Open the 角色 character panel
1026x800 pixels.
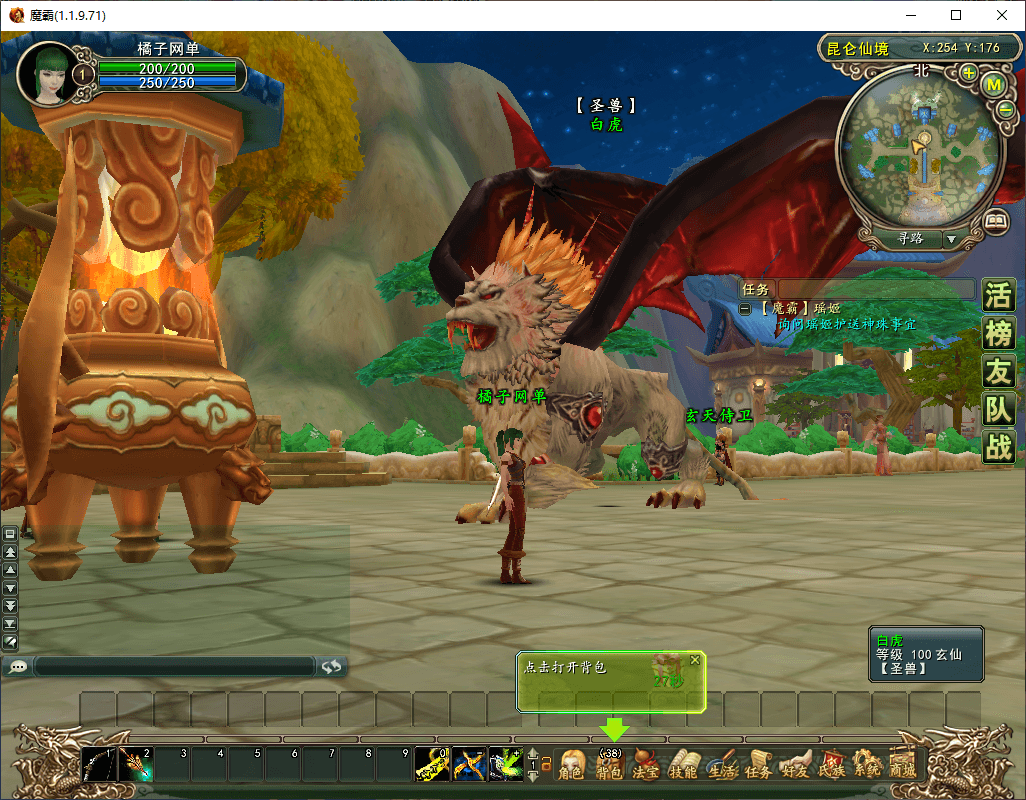pyautogui.click(x=571, y=766)
